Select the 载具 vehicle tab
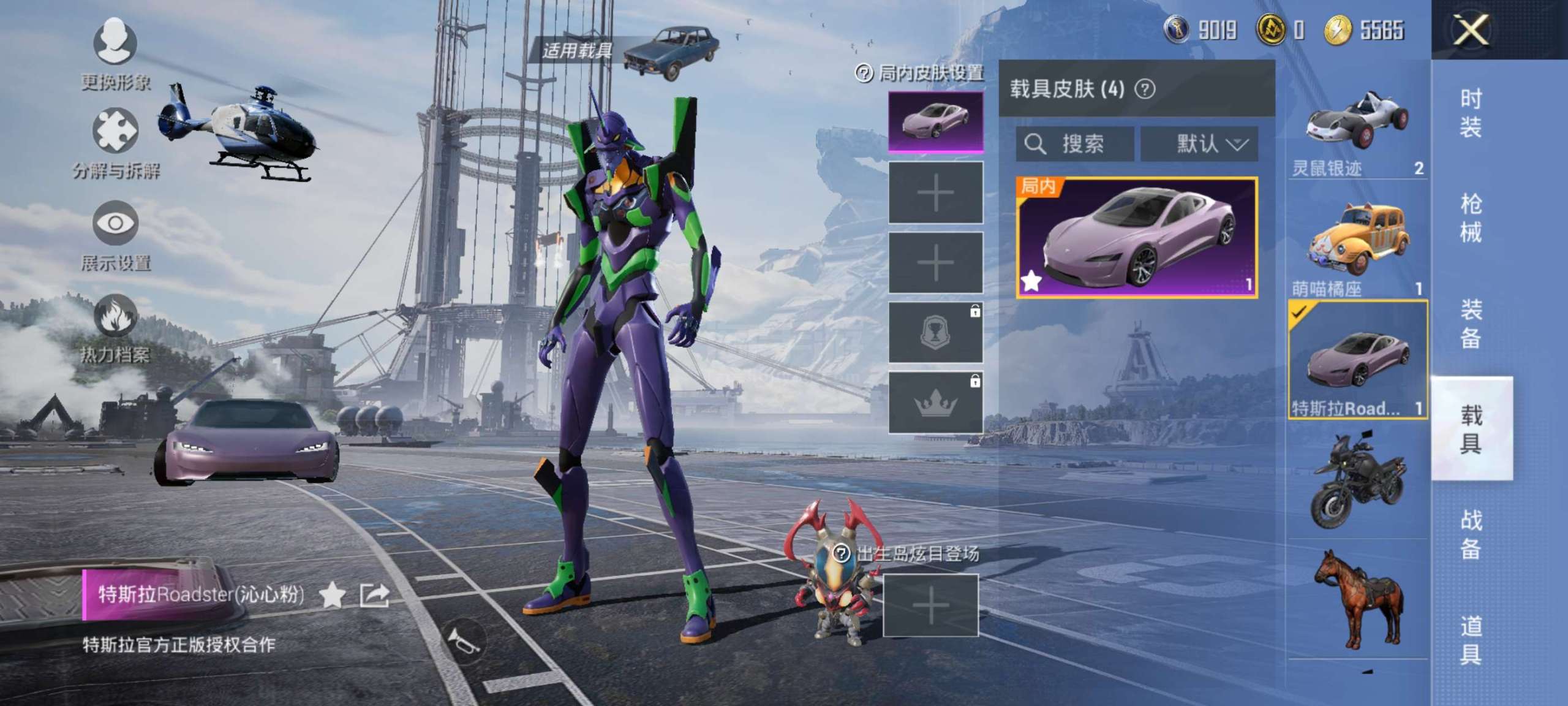 [x=1470, y=428]
